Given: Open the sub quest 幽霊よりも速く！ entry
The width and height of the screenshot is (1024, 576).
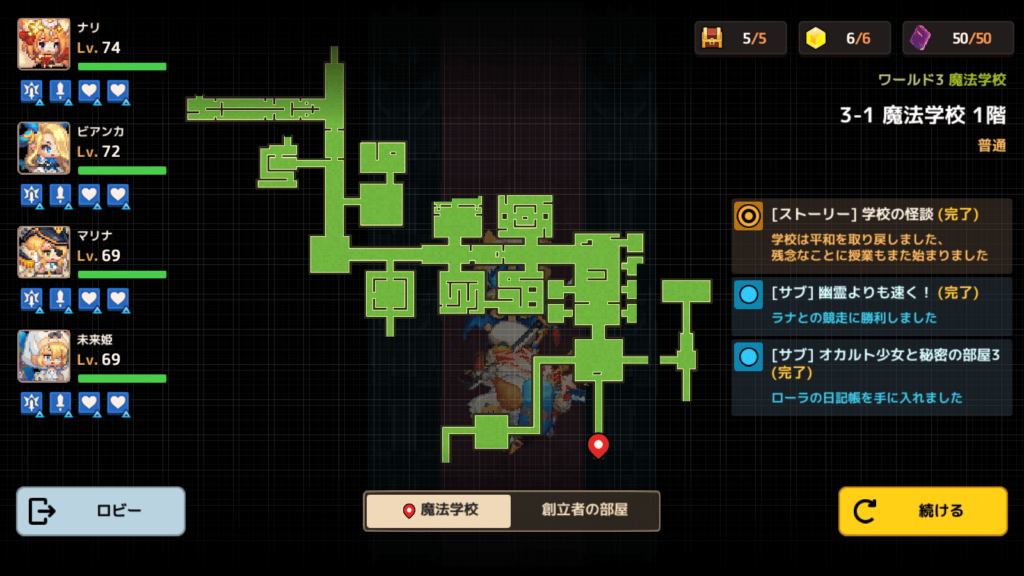Looking at the screenshot, I should coord(872,306).
